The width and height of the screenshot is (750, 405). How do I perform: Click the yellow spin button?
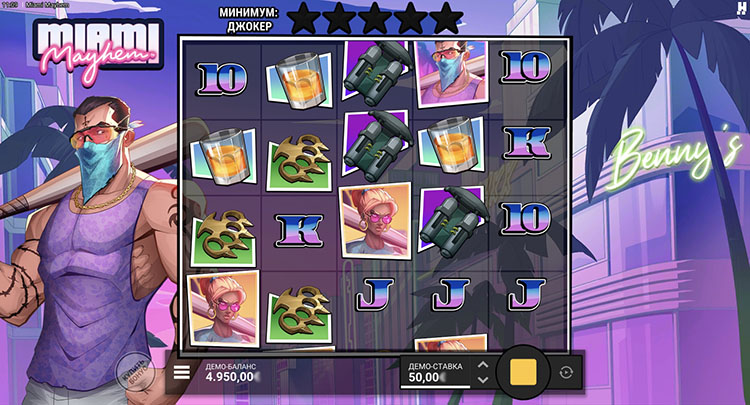523,372
